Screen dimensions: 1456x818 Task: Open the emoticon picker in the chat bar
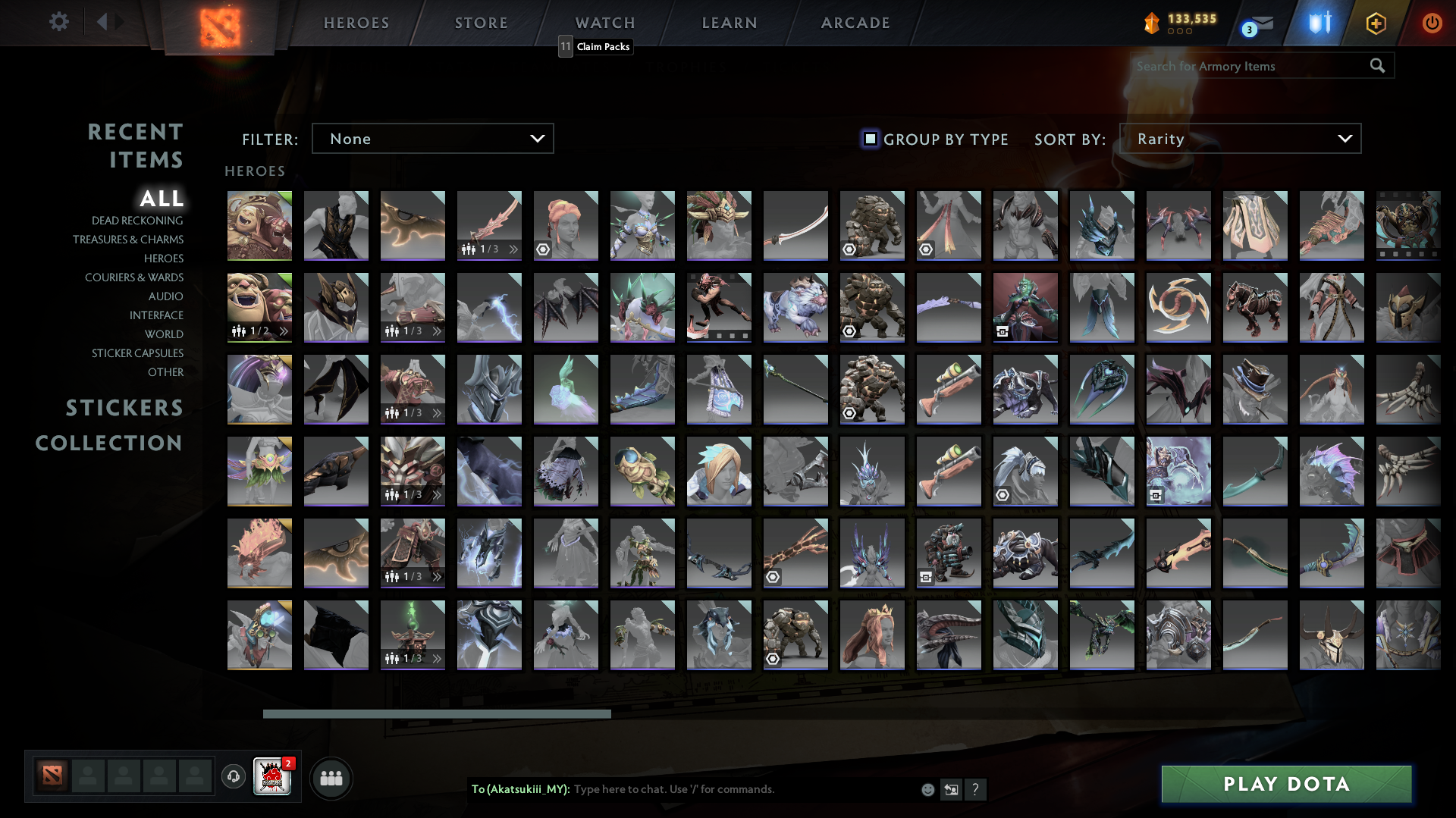click(927, 789)
